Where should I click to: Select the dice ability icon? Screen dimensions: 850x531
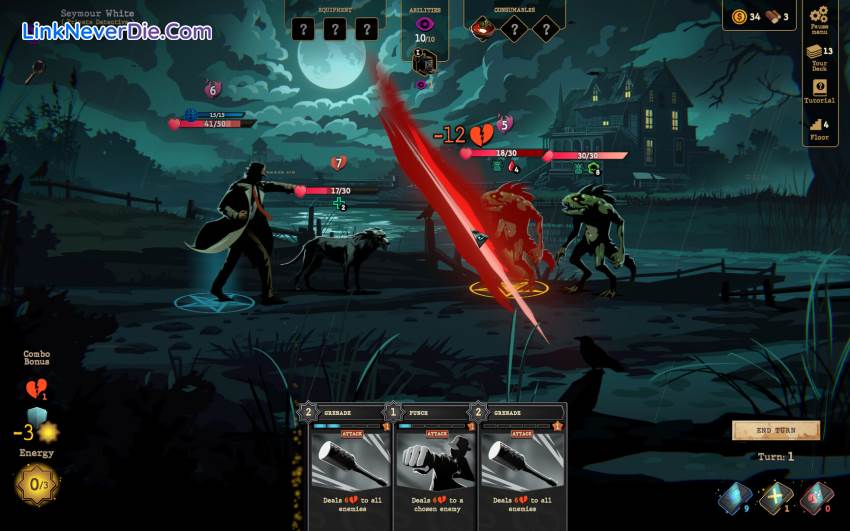(425, 61)
